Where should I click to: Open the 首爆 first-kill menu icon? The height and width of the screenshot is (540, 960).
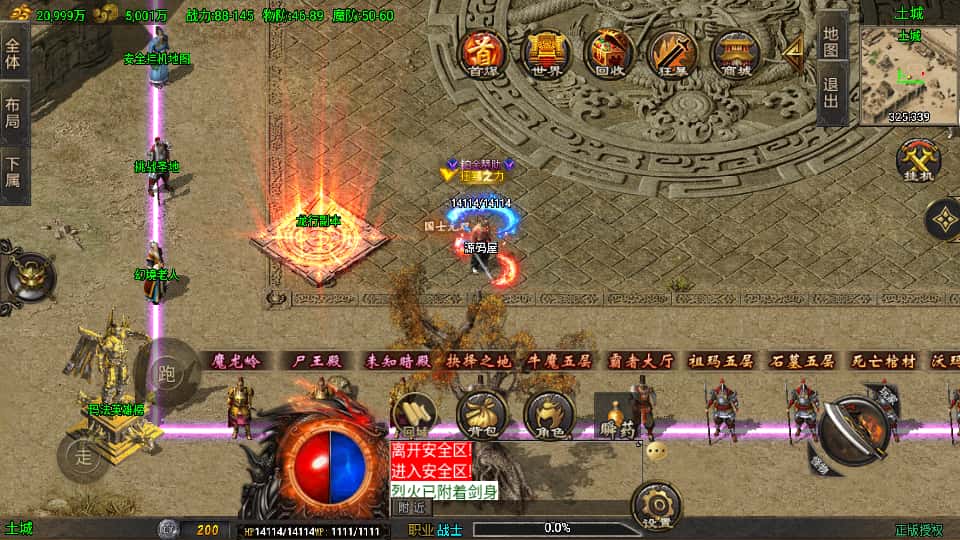click(484, 53)
